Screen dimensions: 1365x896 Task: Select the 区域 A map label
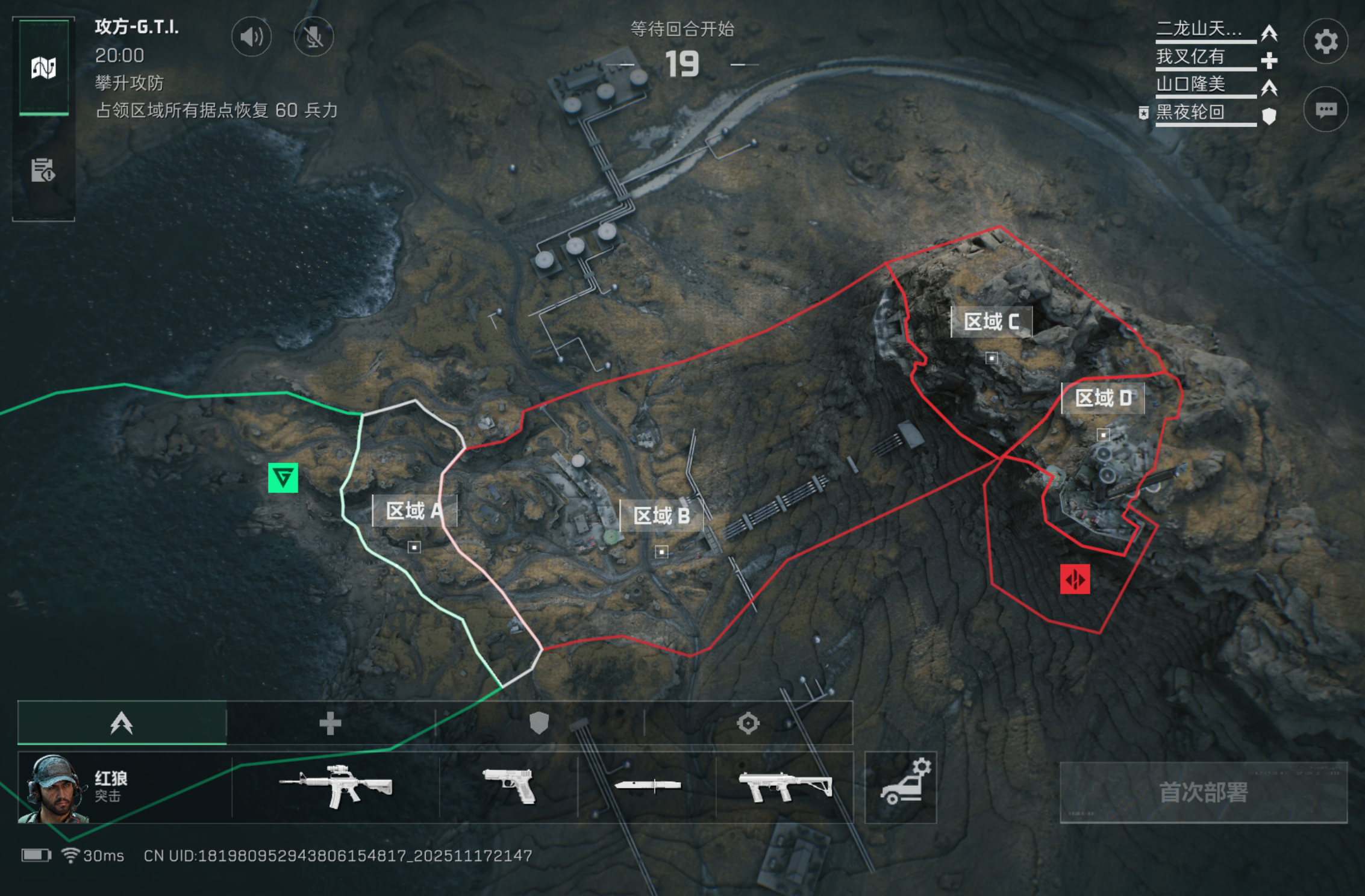coord(414,511)
